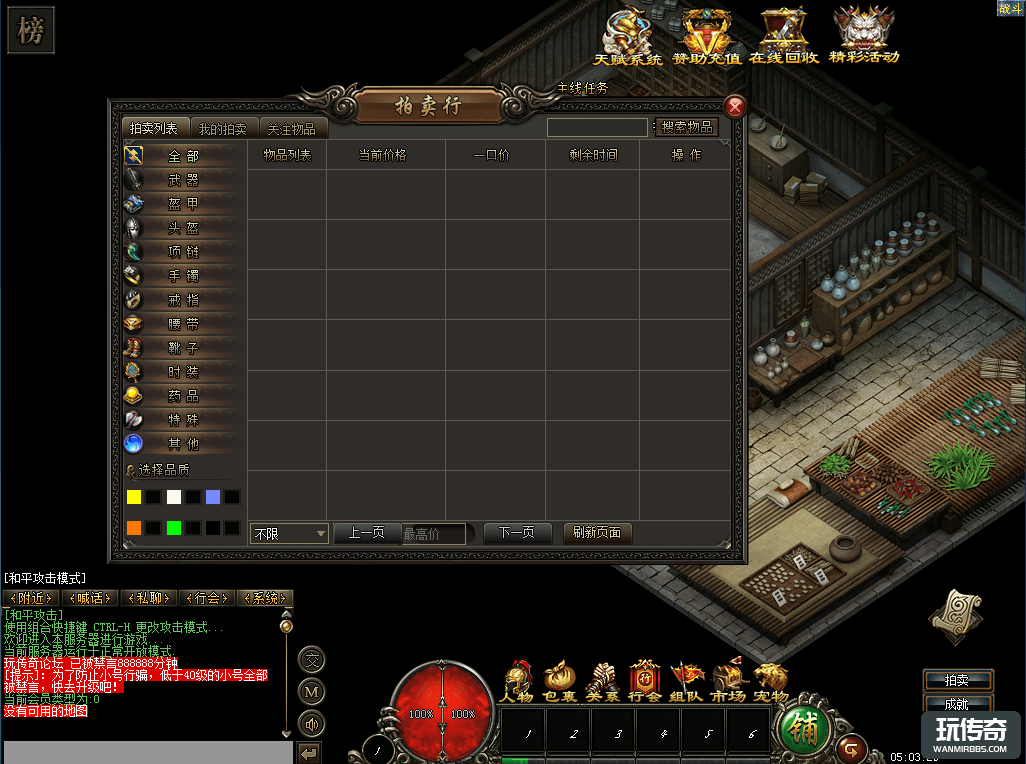Click the 搜索物品 search button
The height and width of the screenshot is (764, 1026).
point(687,127)
